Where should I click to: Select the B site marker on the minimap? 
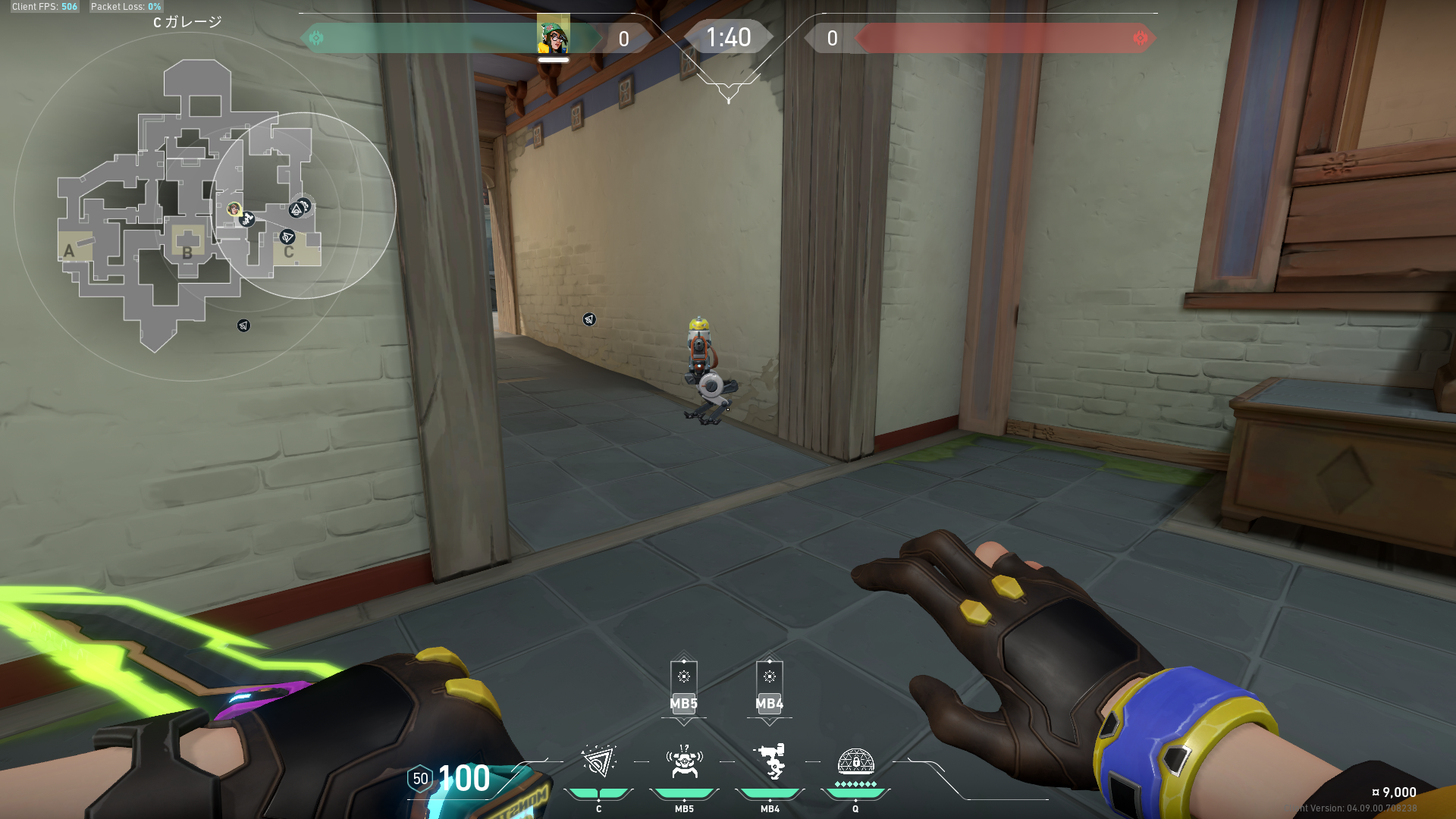point(187,253)
